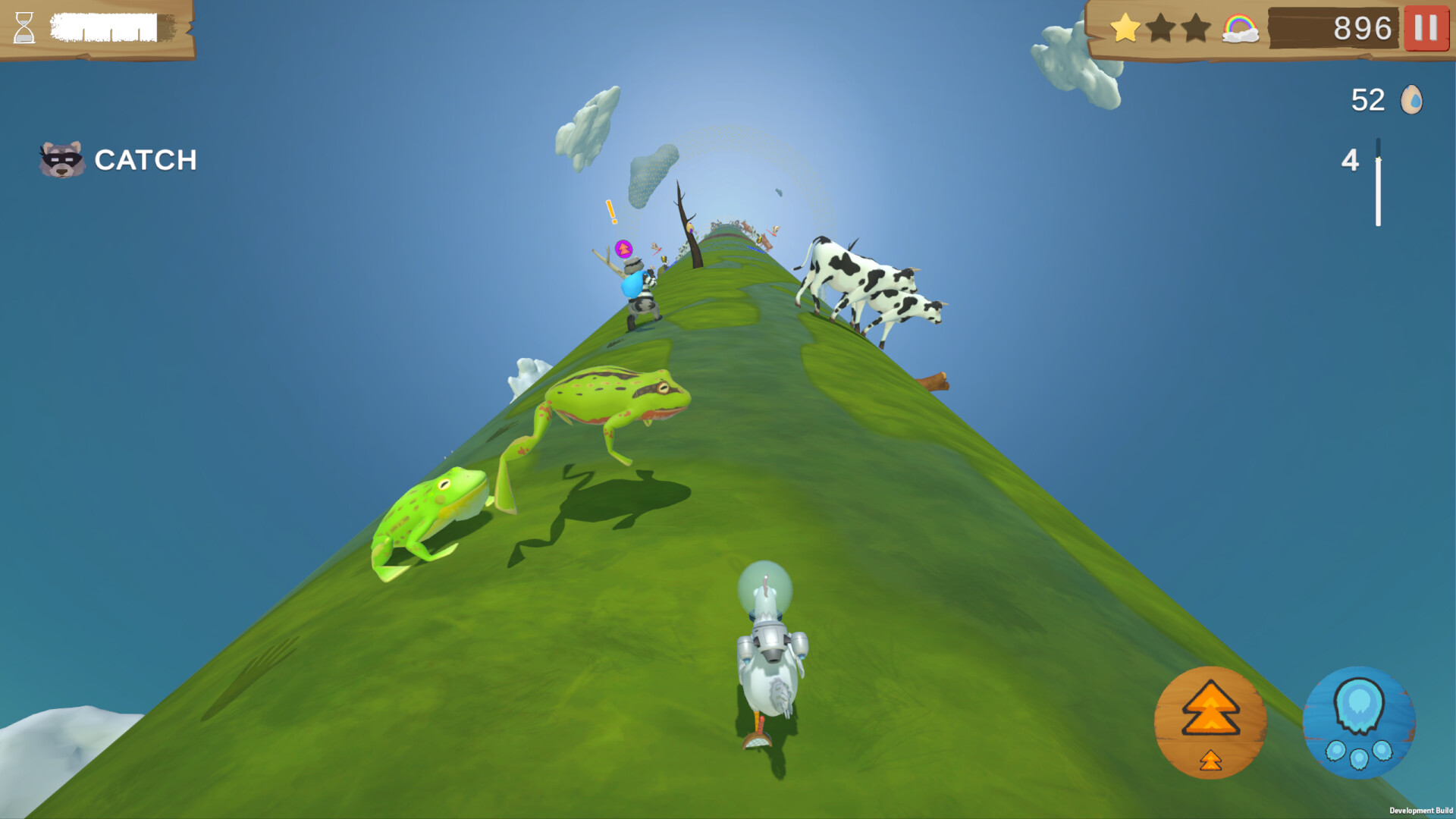Click the CATCH objective label
1456x819 pixels.
pos(146,160)
